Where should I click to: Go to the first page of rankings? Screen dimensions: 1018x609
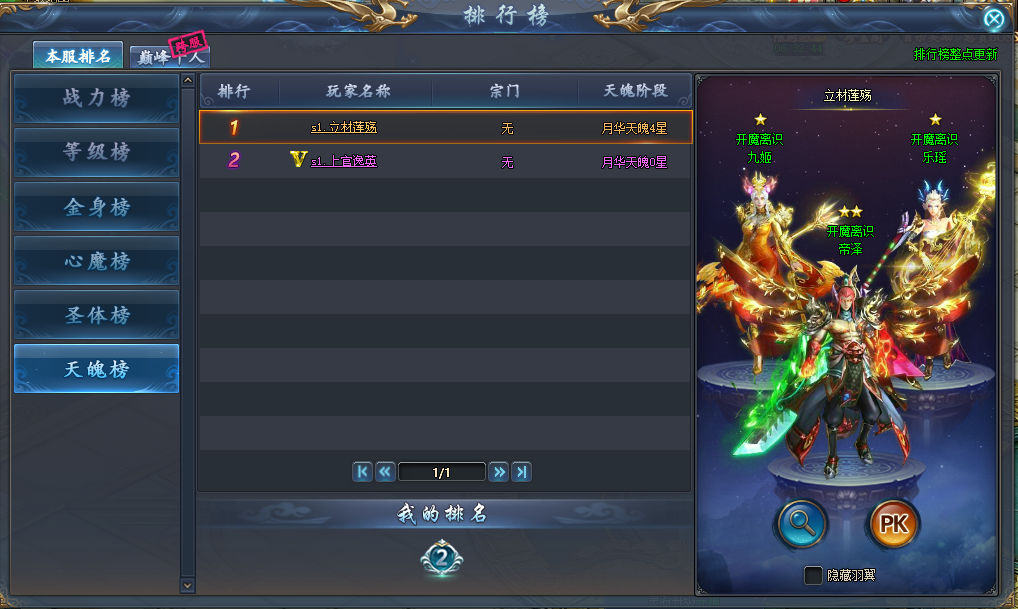tap(363, 472)
